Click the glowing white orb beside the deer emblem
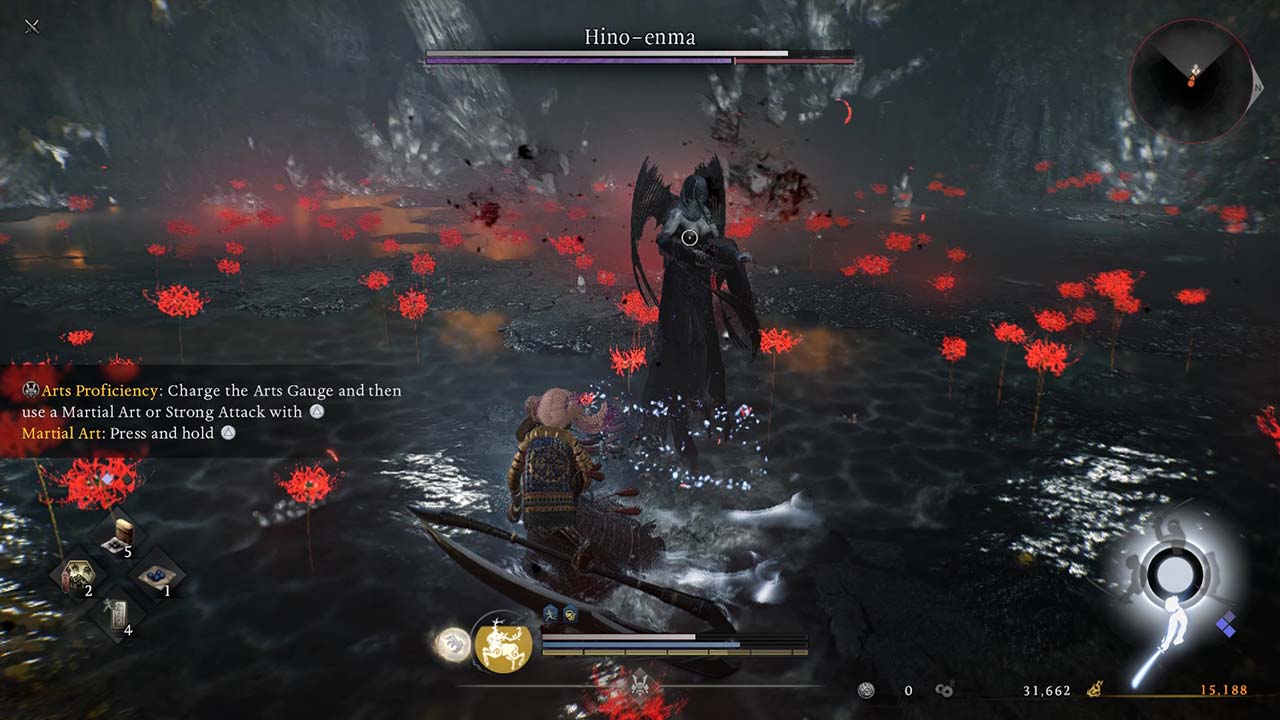The image size is (1280, 720). [451, 644]
